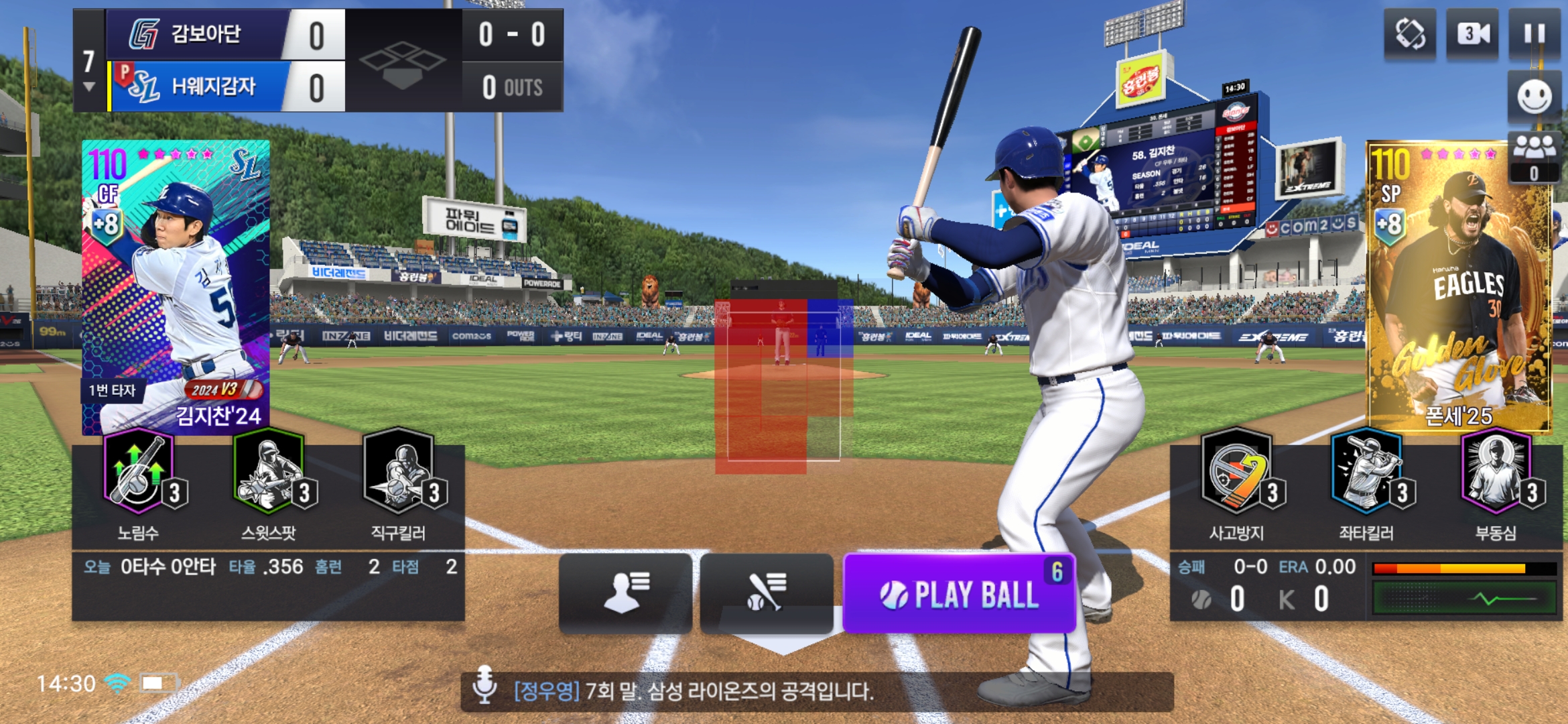View the 스윗스팟 skill icon

[x=269, y=473]
